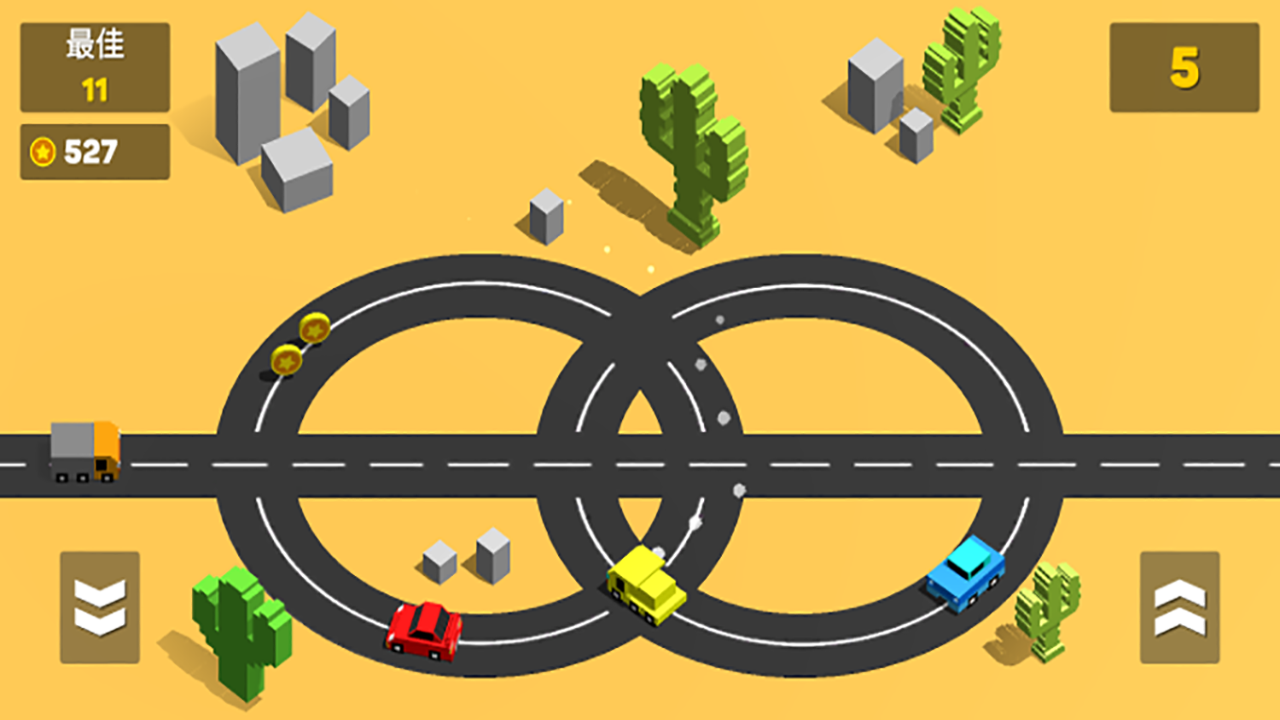1280x720 pixels.
Task: Tap the star icon beside the coin total
Action: [x=41, y=150]
